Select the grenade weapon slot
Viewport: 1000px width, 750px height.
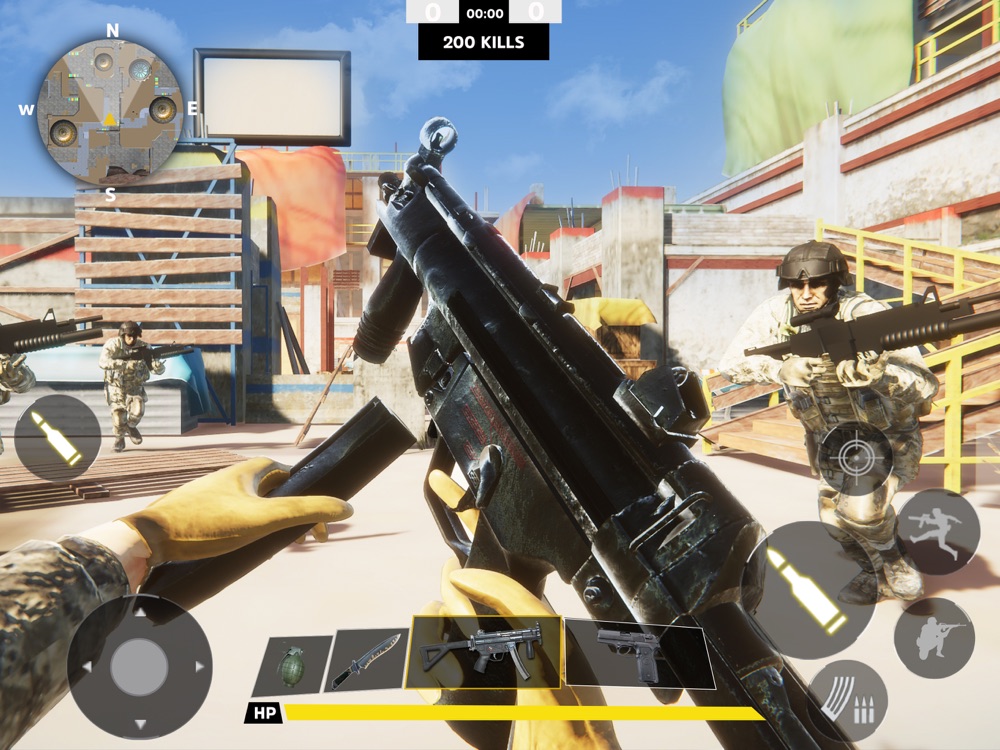pos(292,665)
